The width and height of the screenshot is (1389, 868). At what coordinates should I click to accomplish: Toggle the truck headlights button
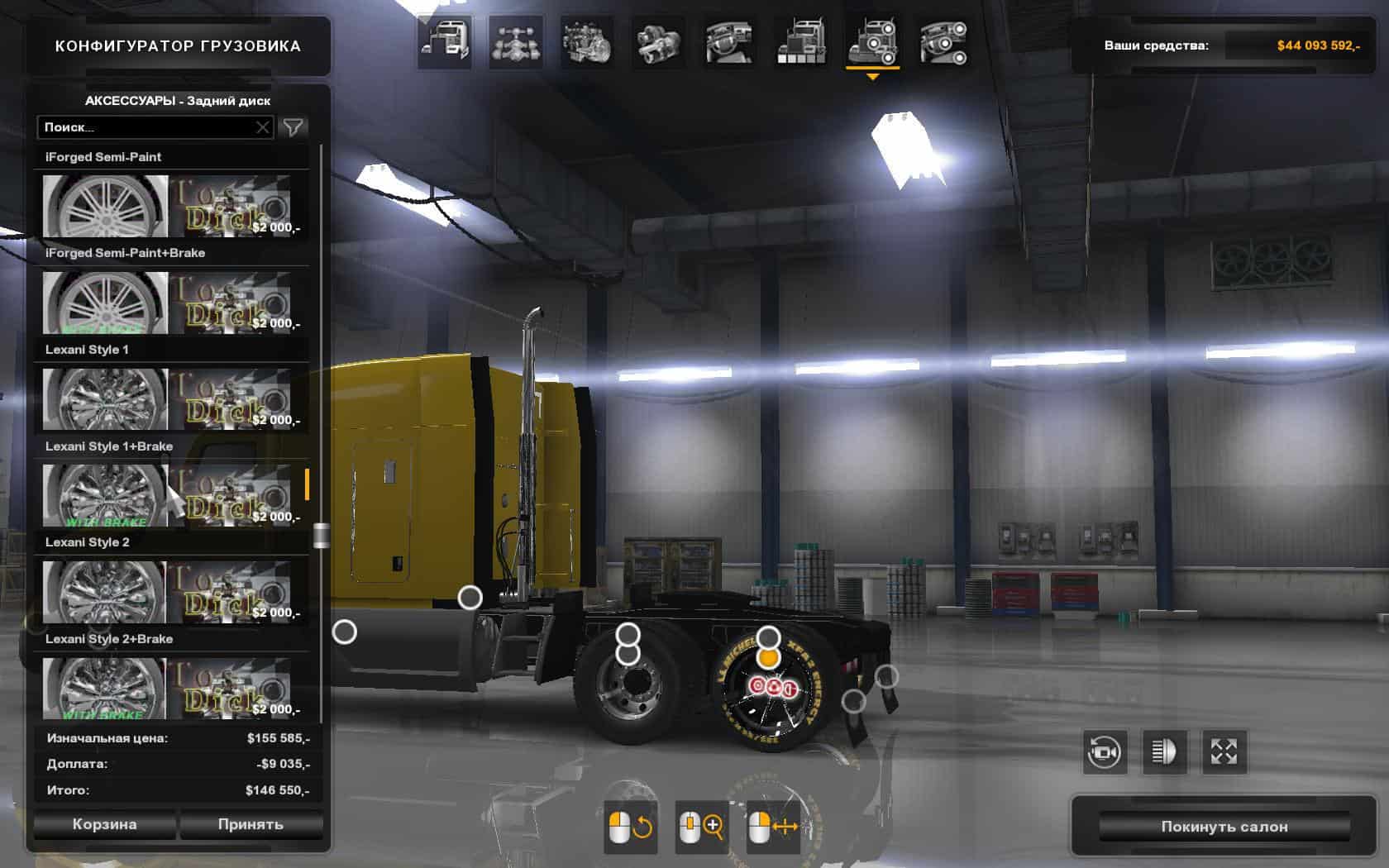pyautogui.click(x=1164, y=751)
